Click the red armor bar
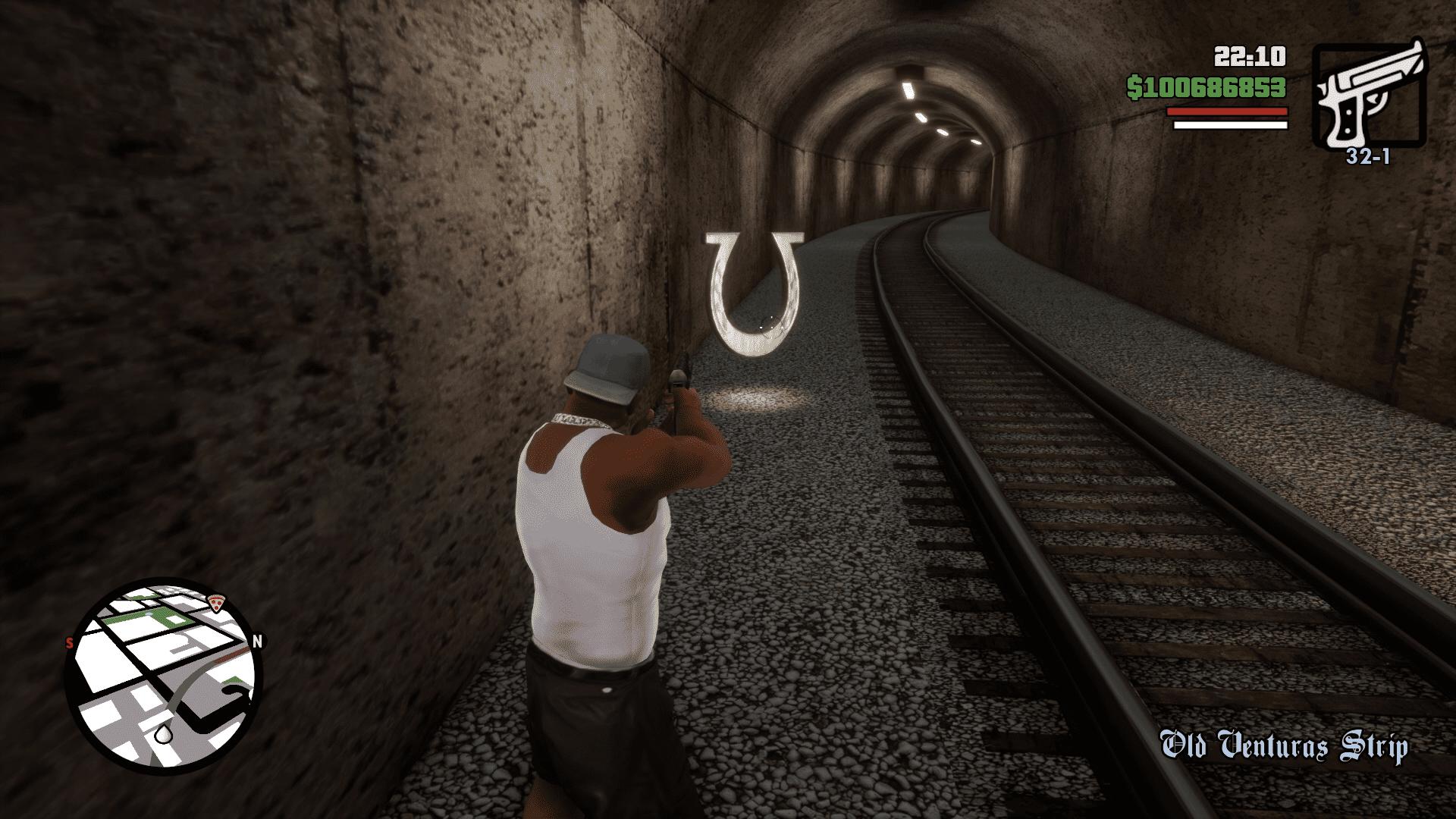This screenshot has width=1456, height=819. [x=1228, y=111]
